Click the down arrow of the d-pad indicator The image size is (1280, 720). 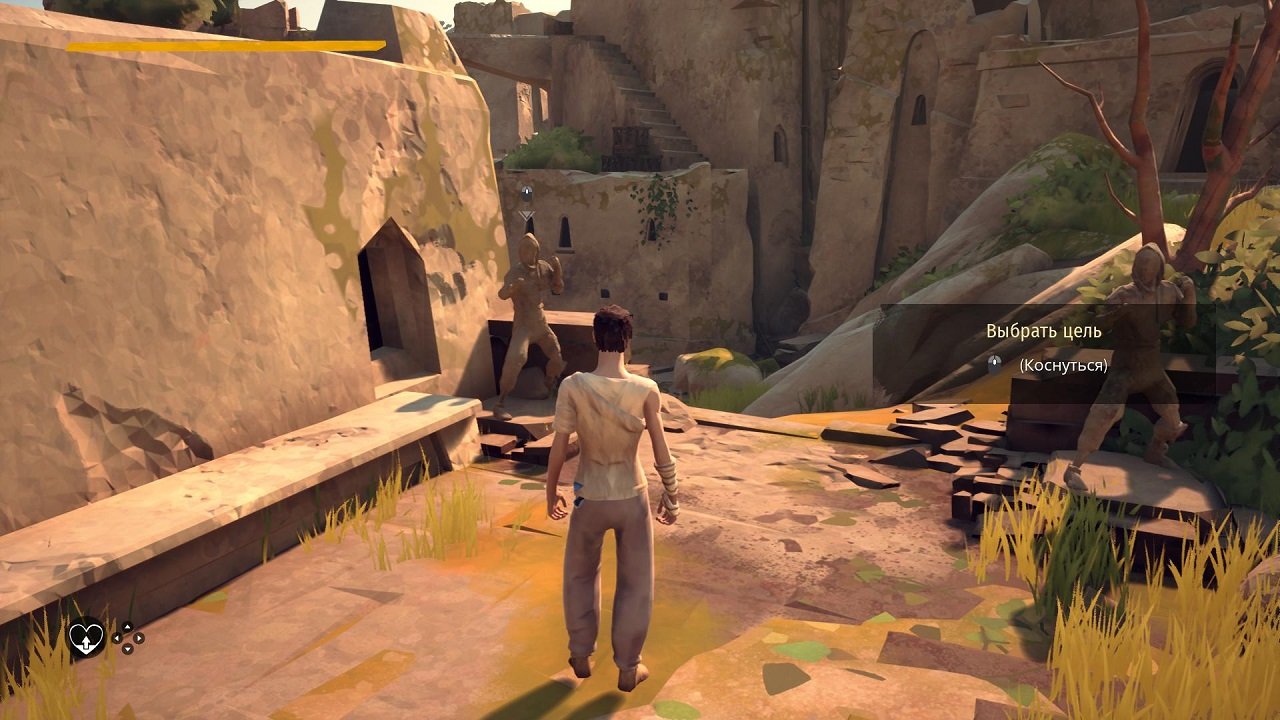[x=127, y=649]
